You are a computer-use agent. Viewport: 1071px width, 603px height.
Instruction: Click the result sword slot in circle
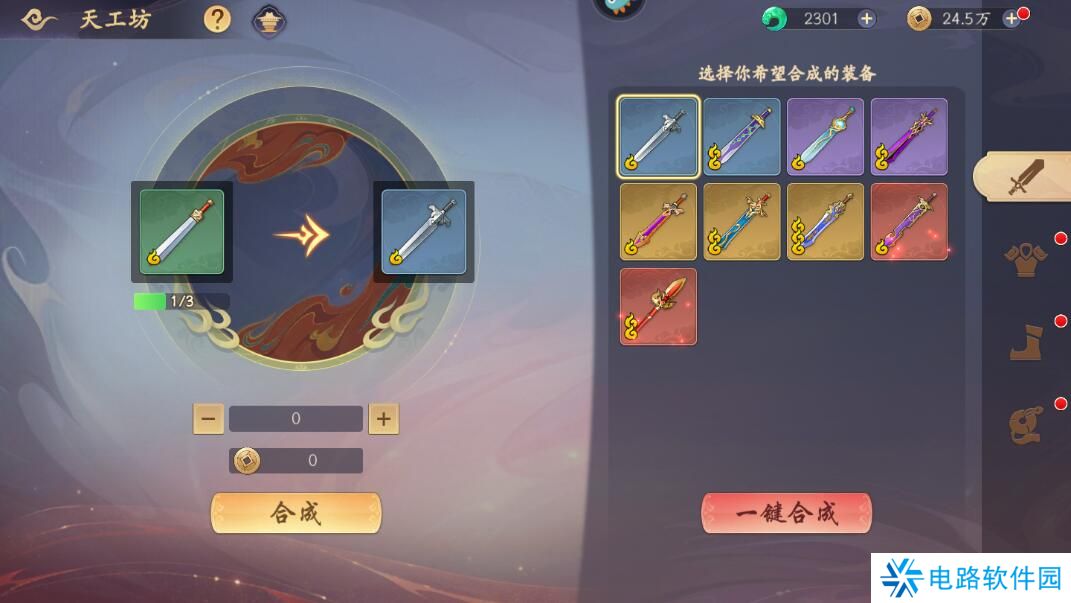[423, 231]
